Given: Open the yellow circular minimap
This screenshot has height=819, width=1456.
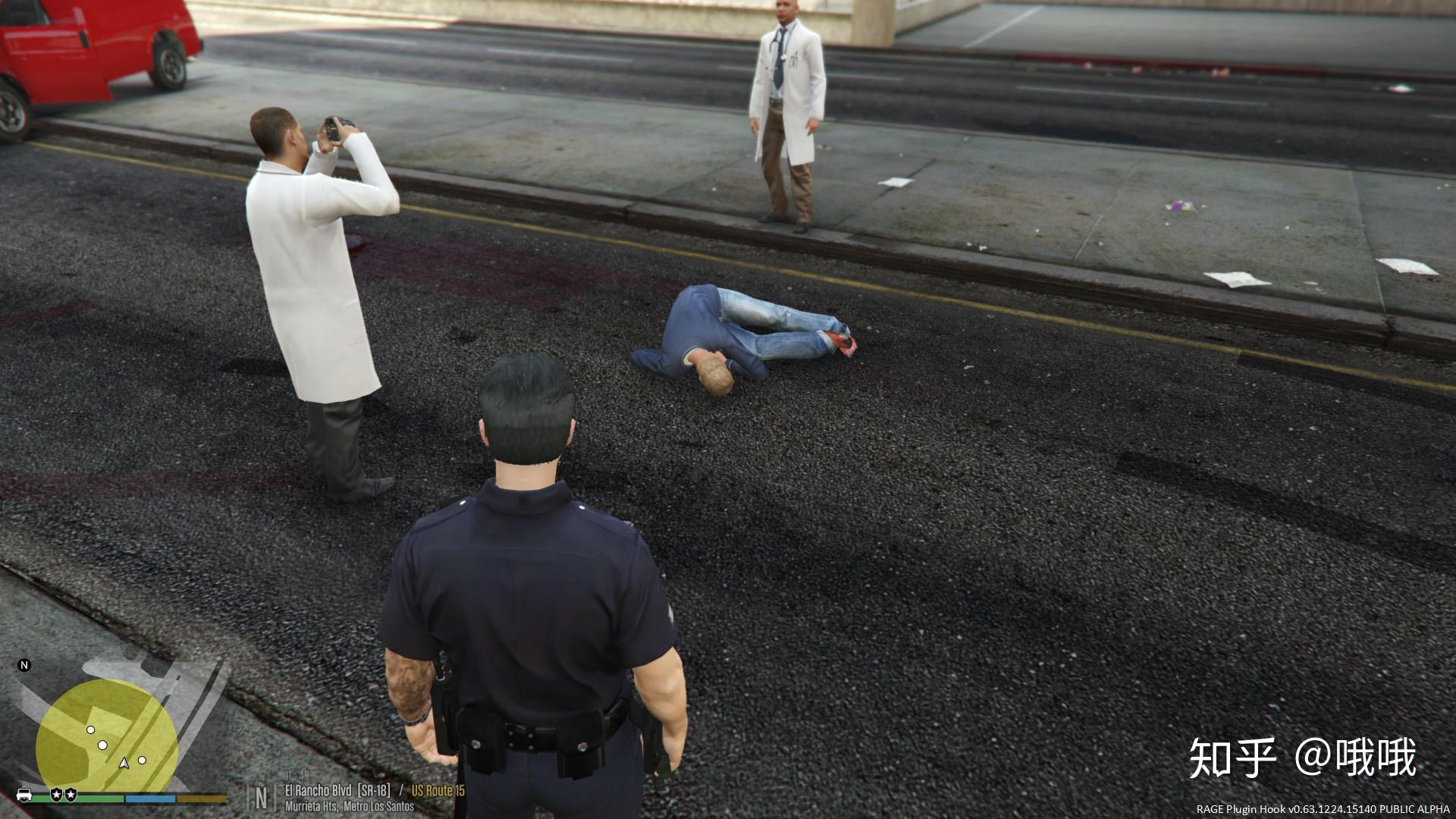Looking at the screenshot, I should [x=106, y=734].
